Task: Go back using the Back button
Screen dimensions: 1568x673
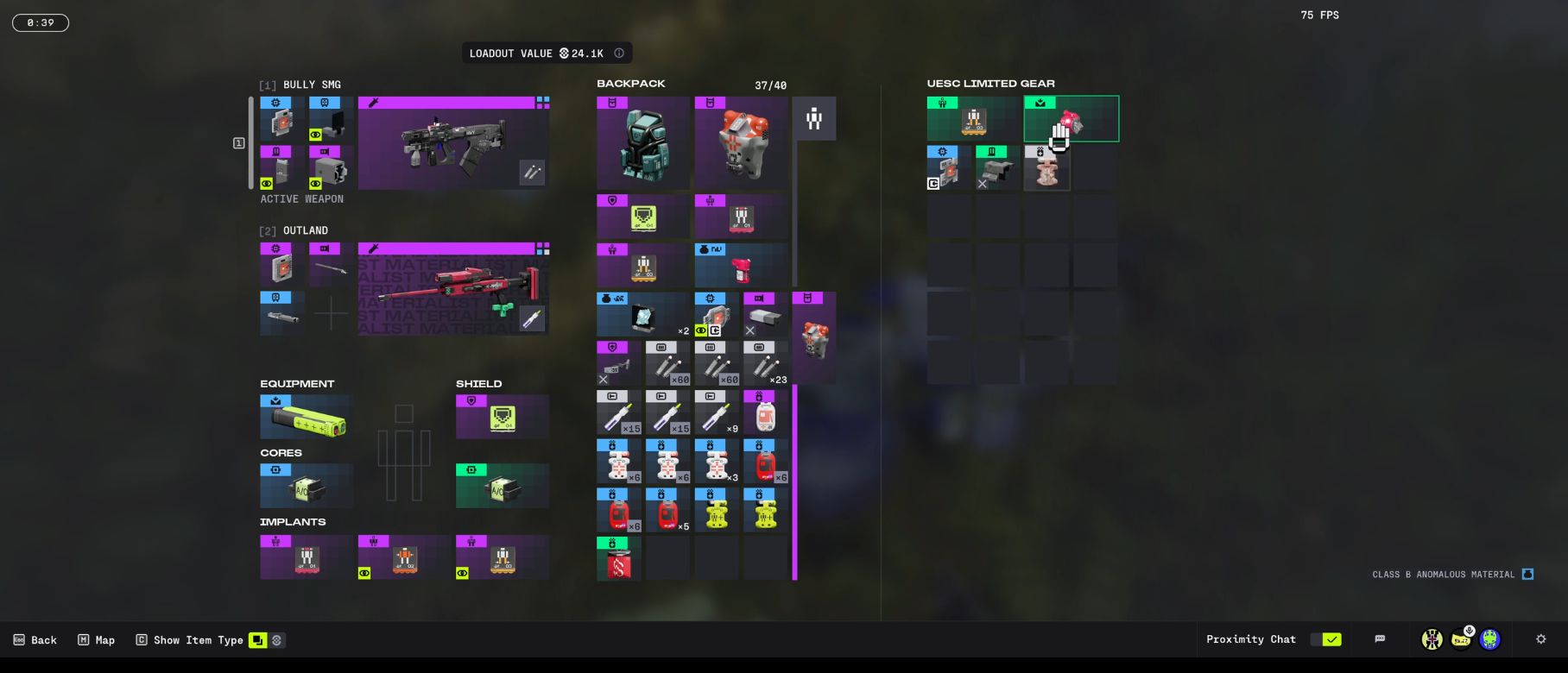Action: (x=36, y=640)
